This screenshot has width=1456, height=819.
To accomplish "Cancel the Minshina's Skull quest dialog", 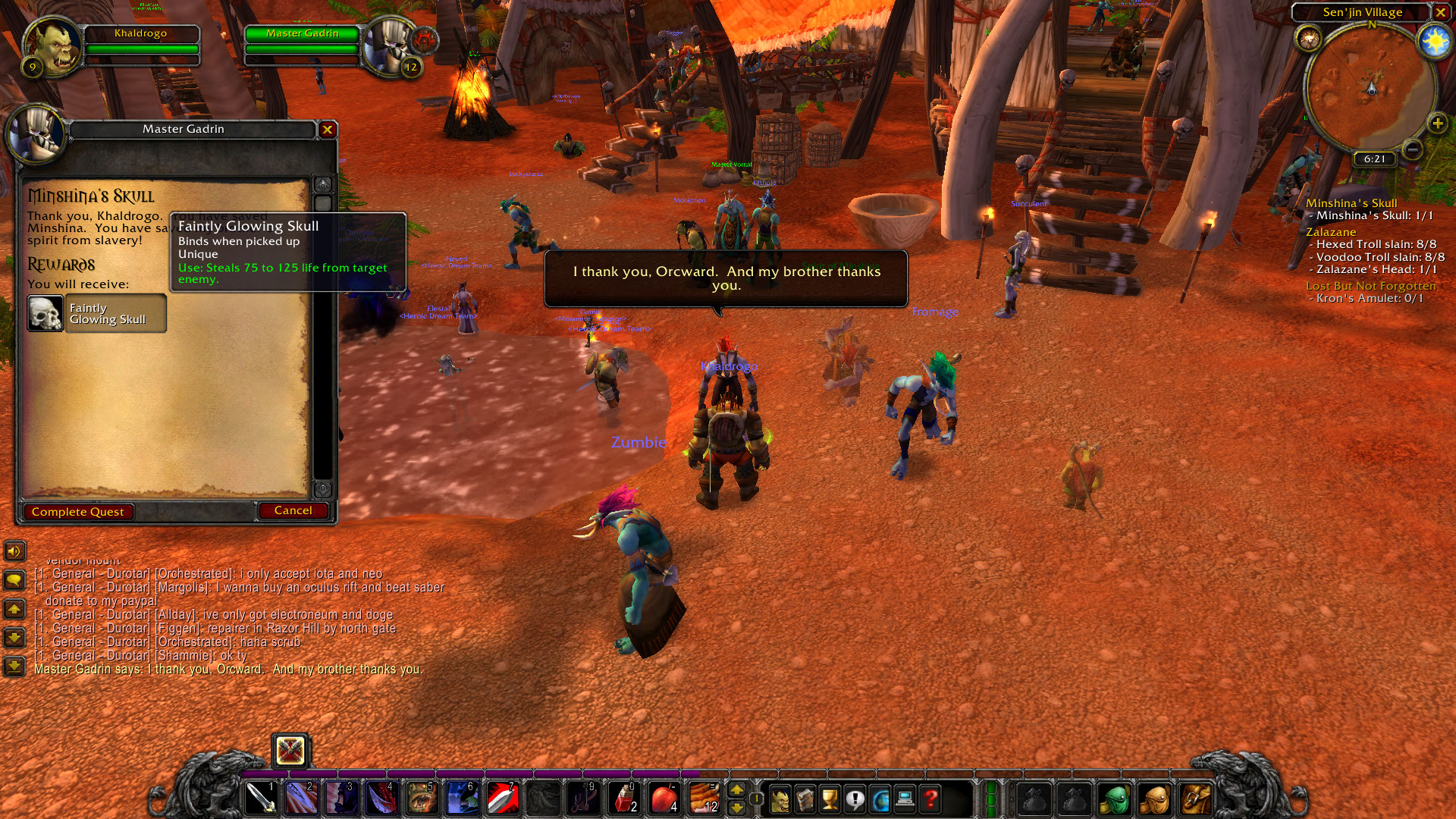I will 293,510.
